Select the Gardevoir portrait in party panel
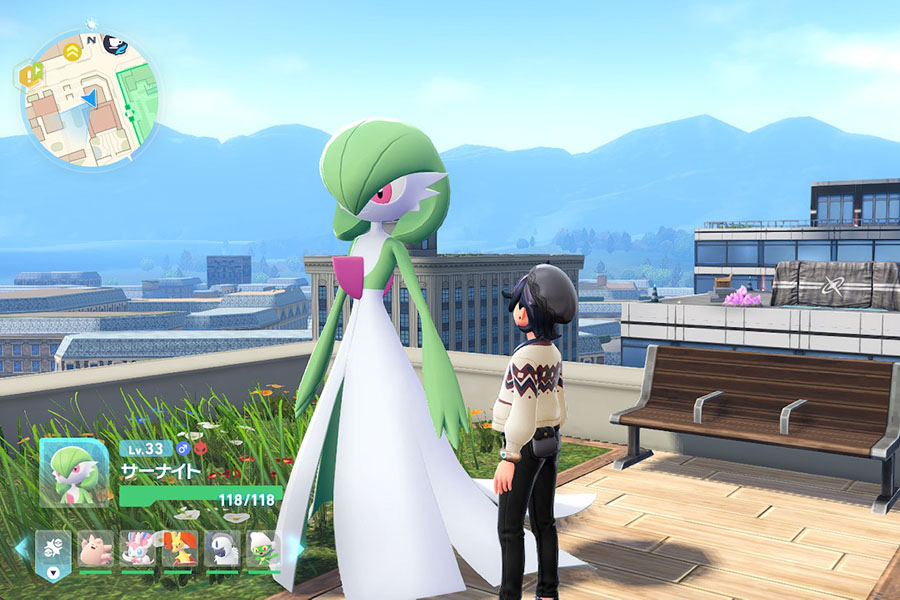The height and width of the screenshot is (600, 900). tap(74, 472)
